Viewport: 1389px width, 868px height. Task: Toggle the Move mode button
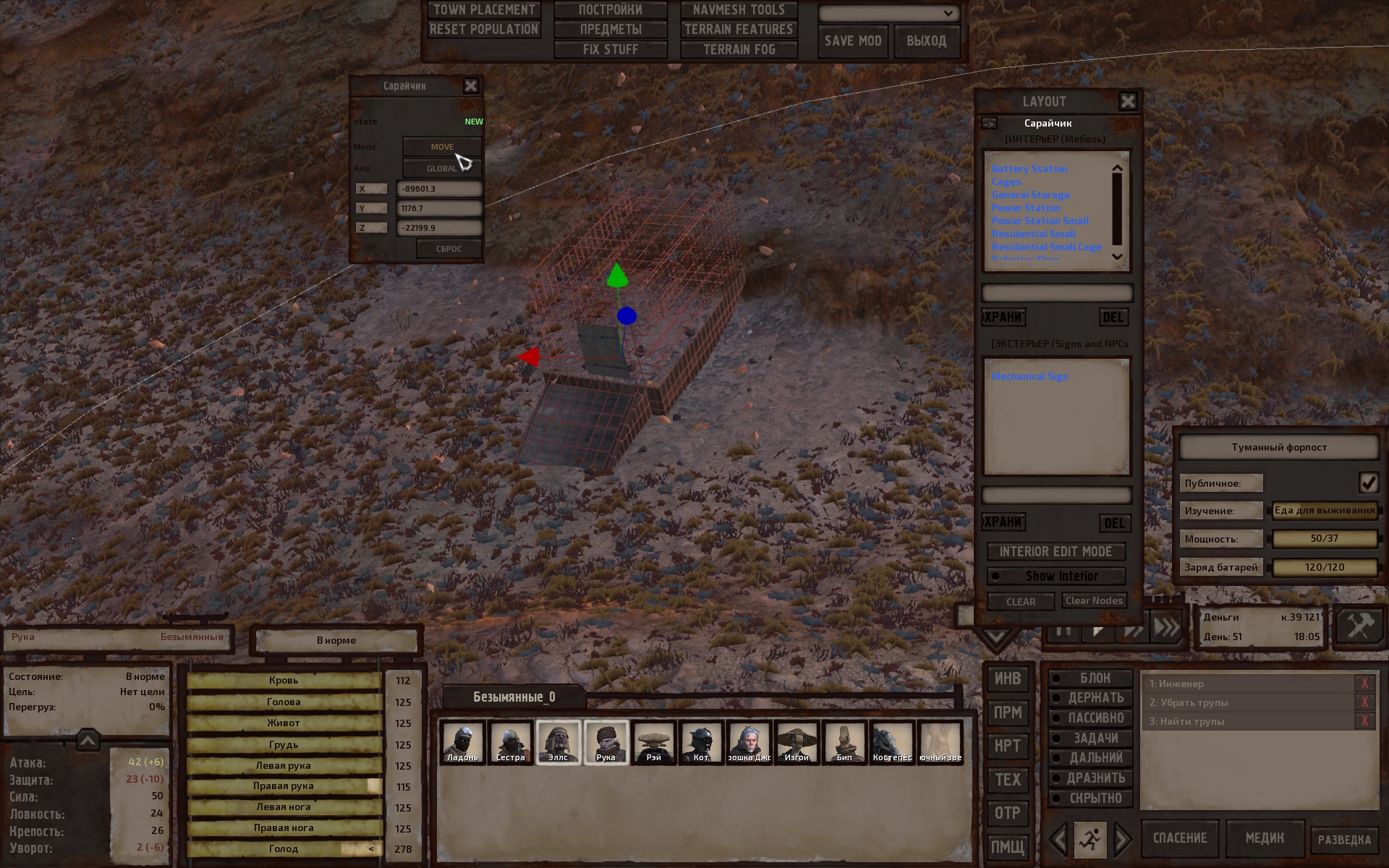tap(441, 147)
